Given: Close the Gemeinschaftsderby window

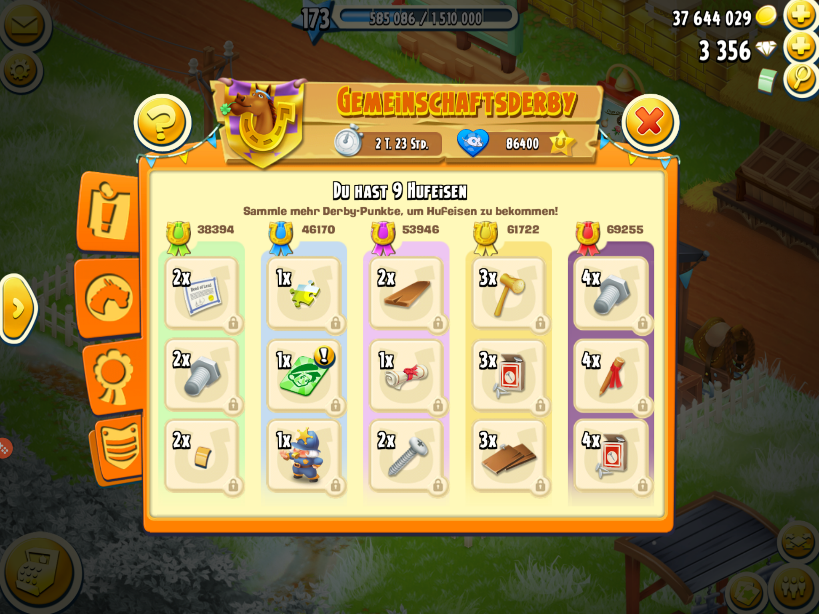Looking at the screenshot, I should click(x=650, y=122).
